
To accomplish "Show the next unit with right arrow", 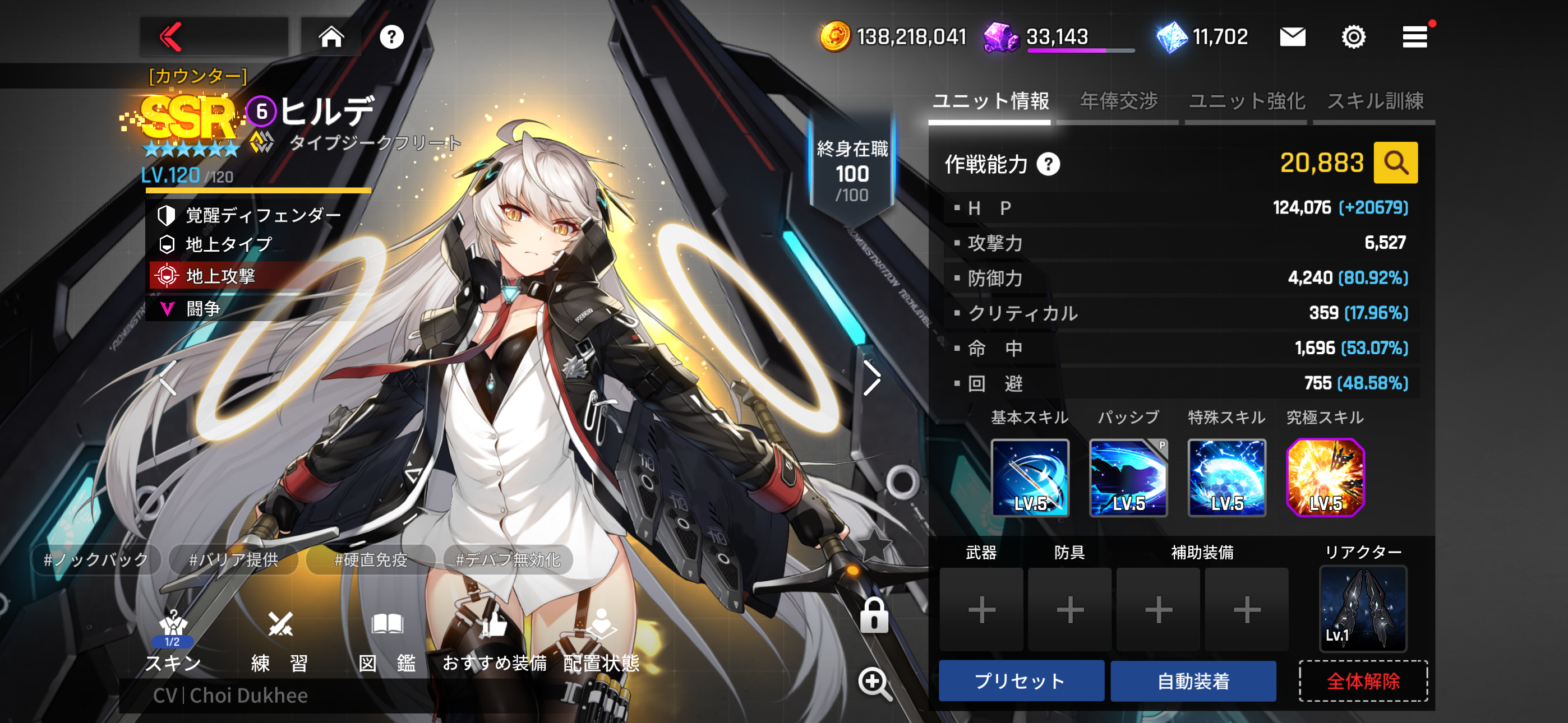I will [872, 378].
